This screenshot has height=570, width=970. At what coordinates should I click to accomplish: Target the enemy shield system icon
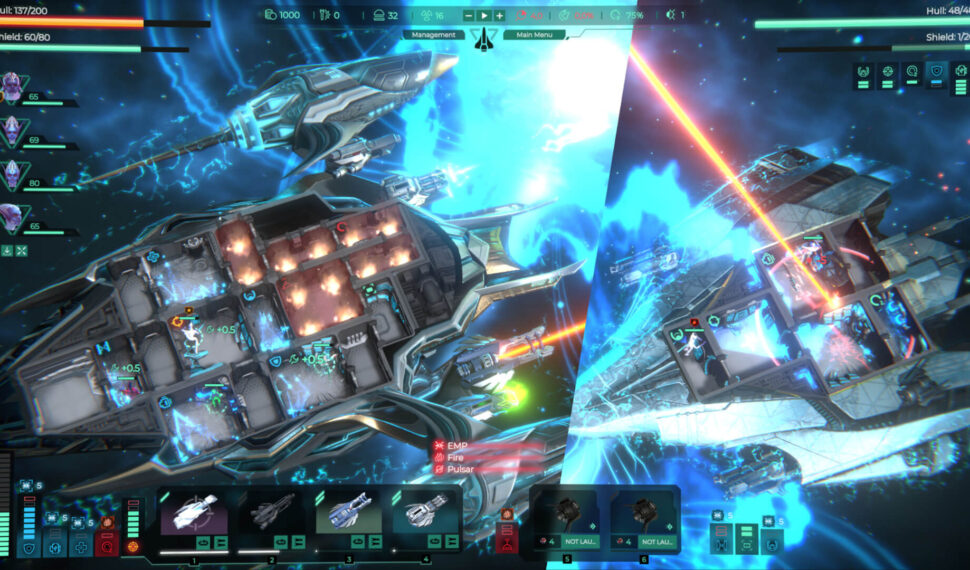[x=936, y=71]
